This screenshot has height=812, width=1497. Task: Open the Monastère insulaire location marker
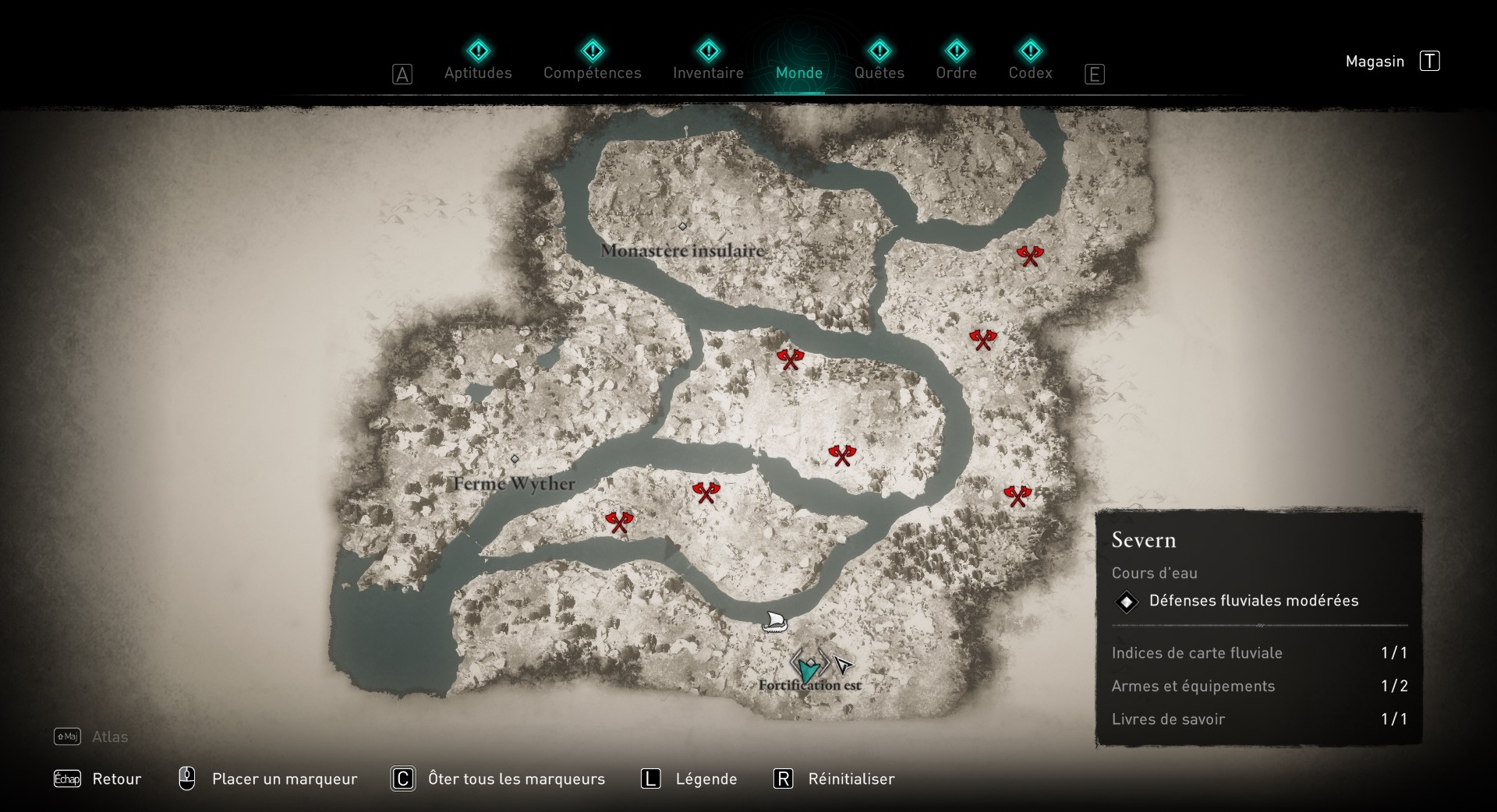click(x=682, y=227)
